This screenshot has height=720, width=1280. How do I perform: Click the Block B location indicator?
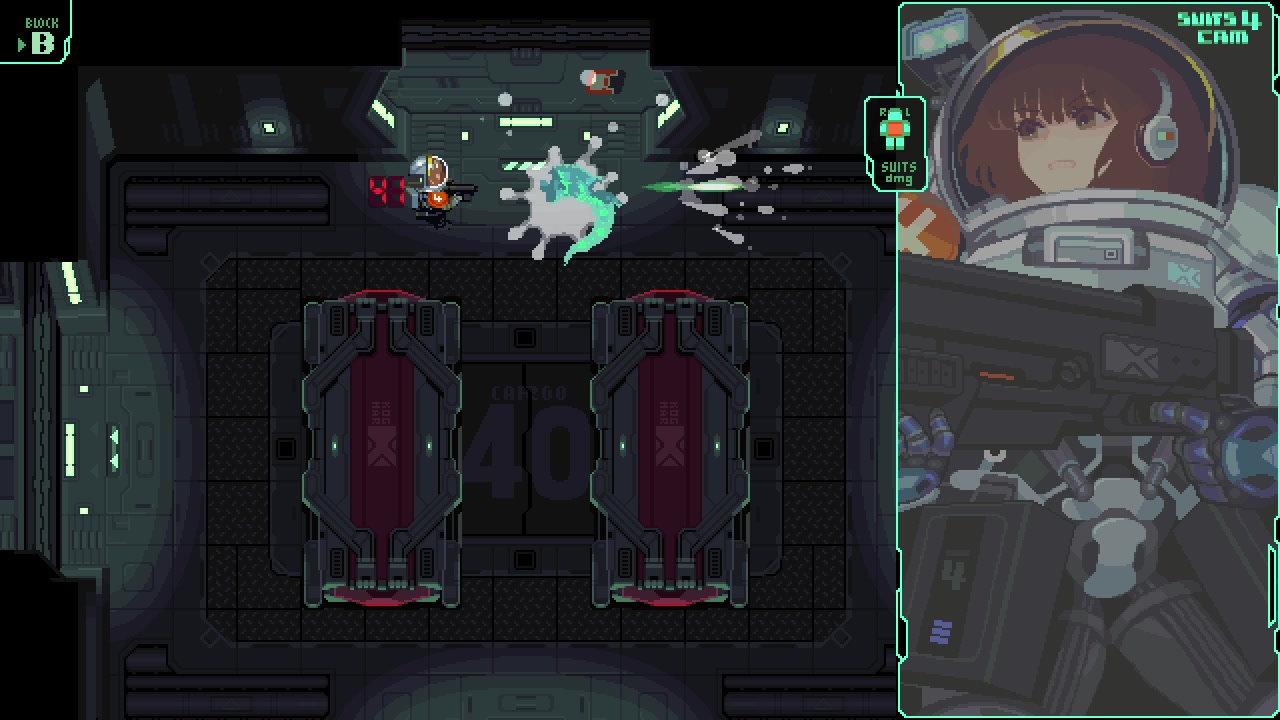click(37, 34)
